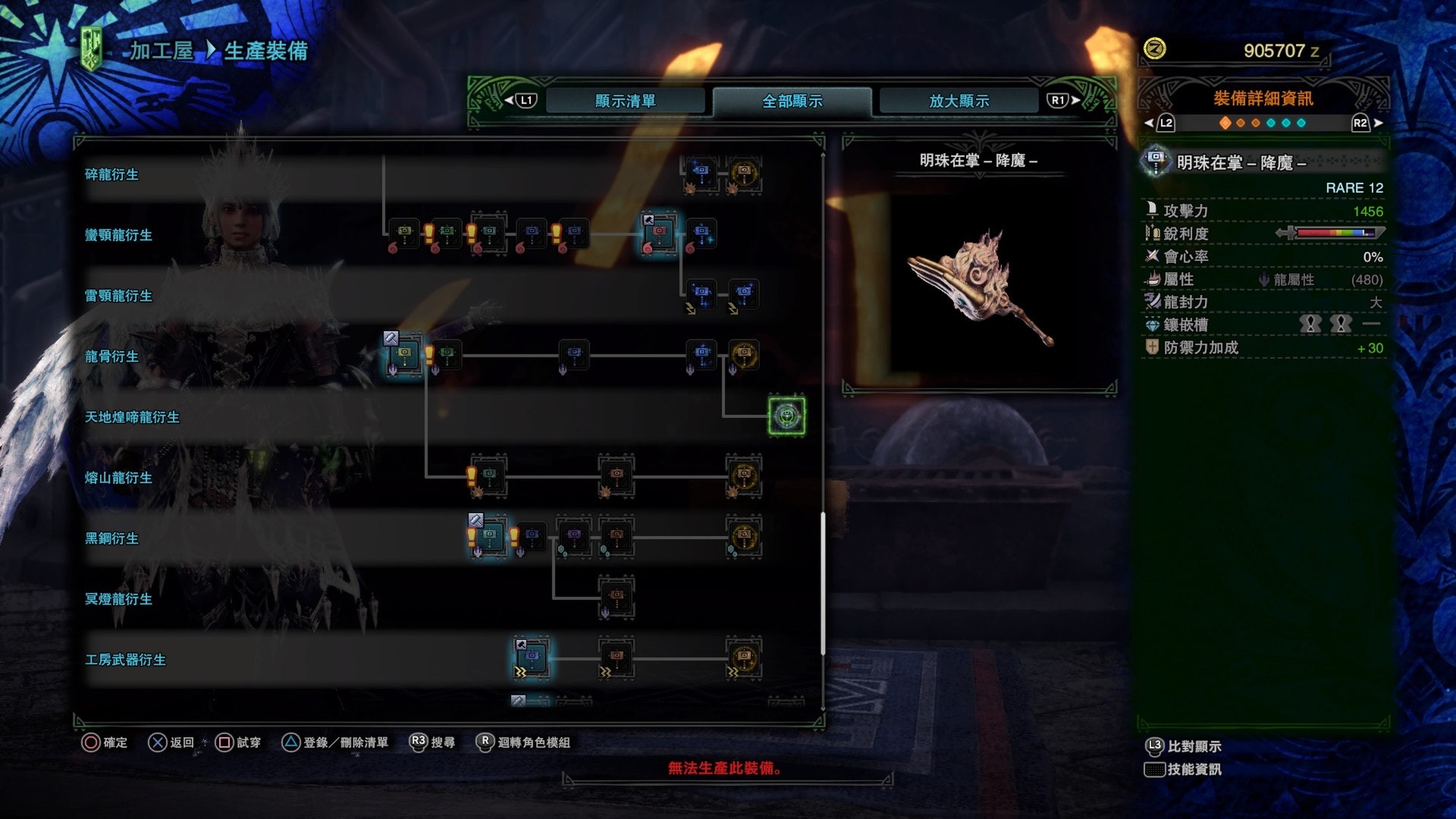Pick the 雷顎龍衍生 tree row label
The height and width of the screenshot is (819, 1456).
pyautogui.click(x=119, y=296)
